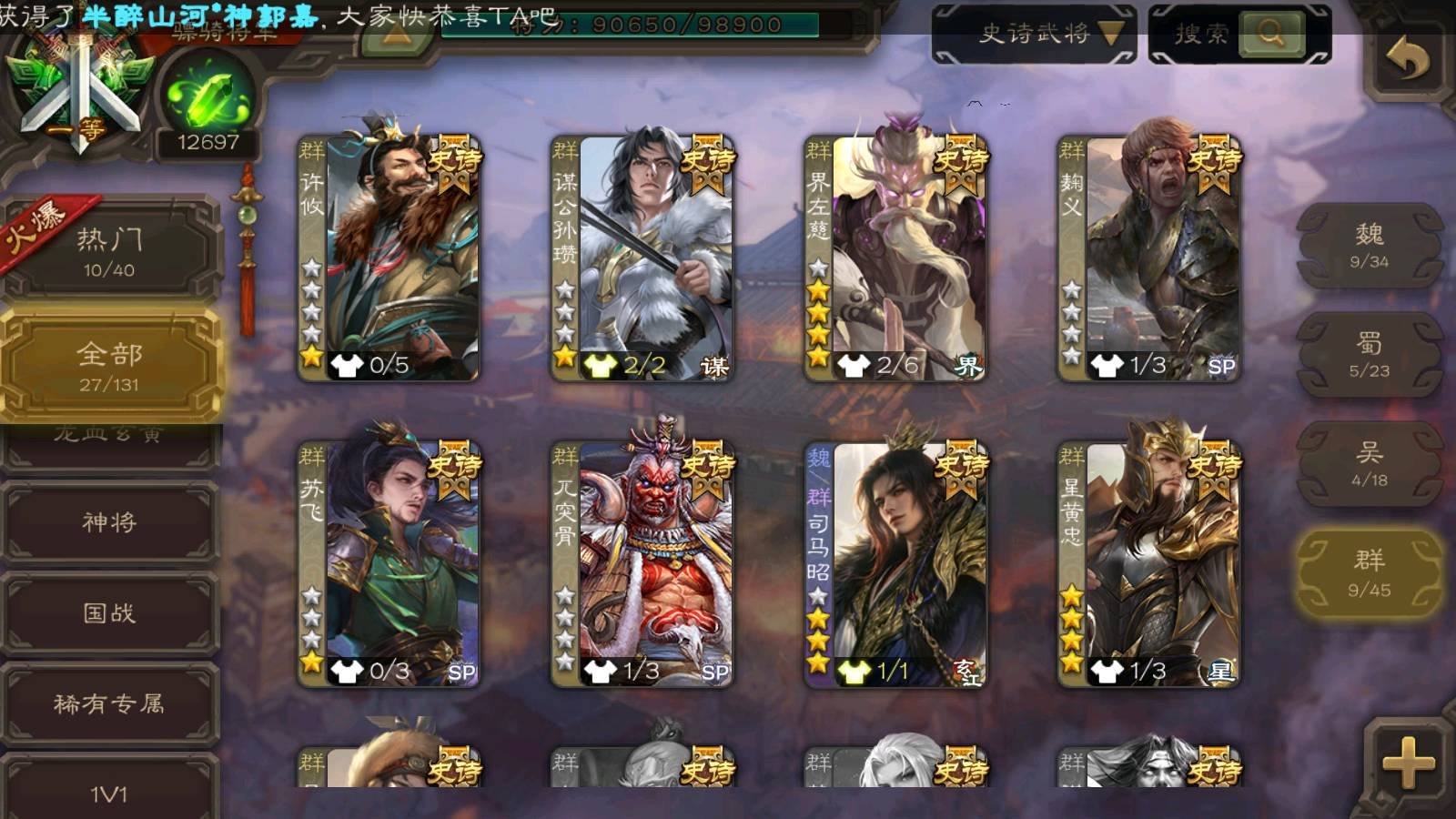This screenshot has height=819, width=1456.
Task: Switch to the 热门 category tab
Action: pyautogui.click(x=109, y=251)
